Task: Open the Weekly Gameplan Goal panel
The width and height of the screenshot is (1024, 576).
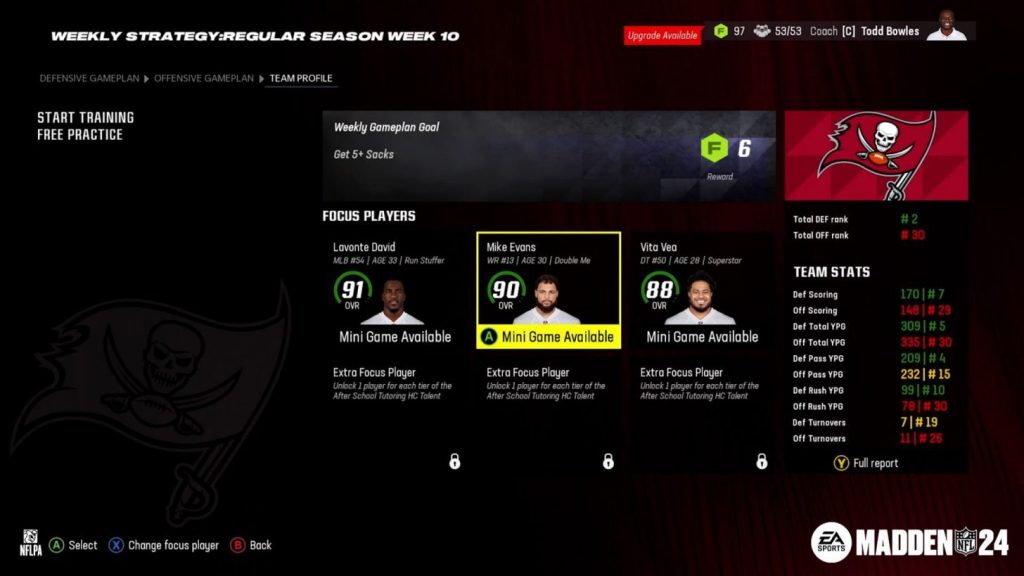Action: 548,155
